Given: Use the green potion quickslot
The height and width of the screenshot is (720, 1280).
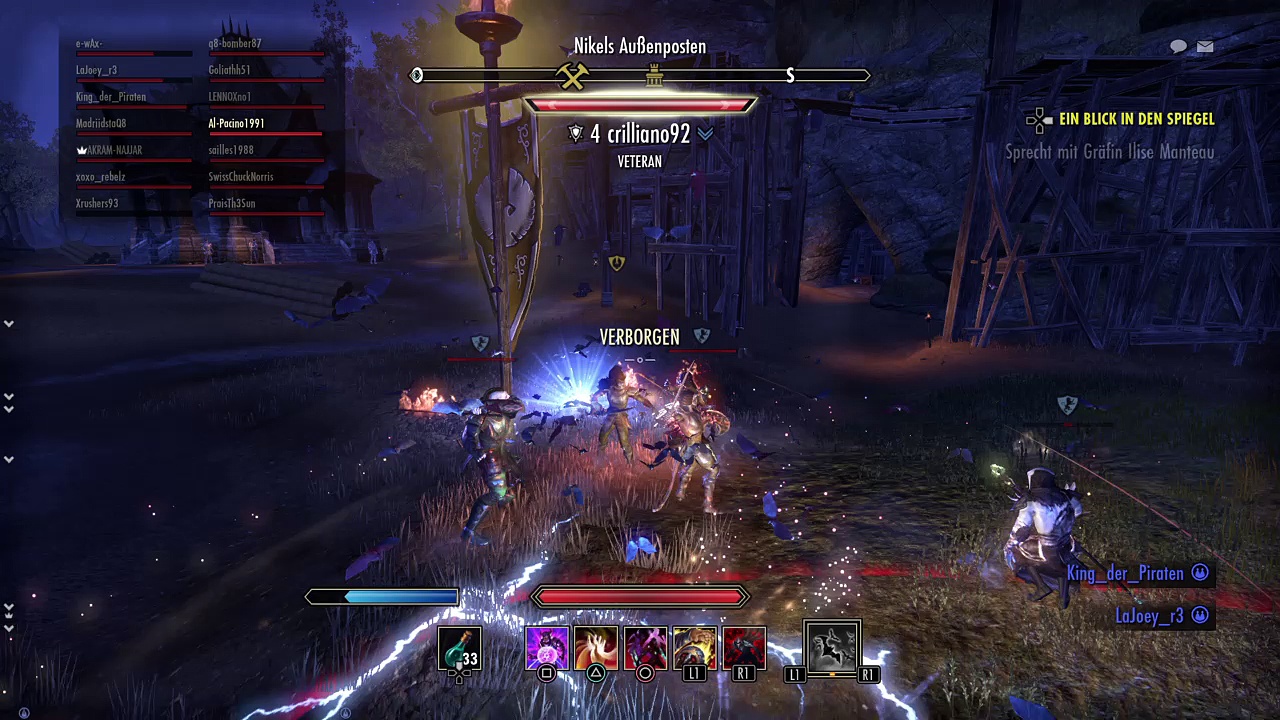Looking at the screenshot, I should click(460, 648).
